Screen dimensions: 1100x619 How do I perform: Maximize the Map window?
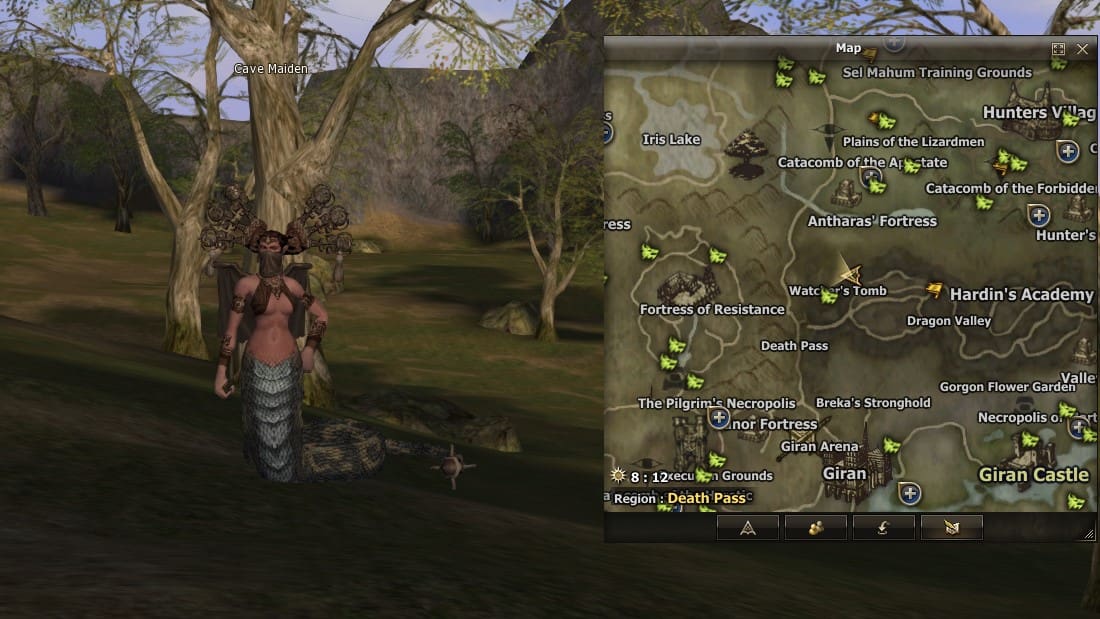tap(1059, 49)
